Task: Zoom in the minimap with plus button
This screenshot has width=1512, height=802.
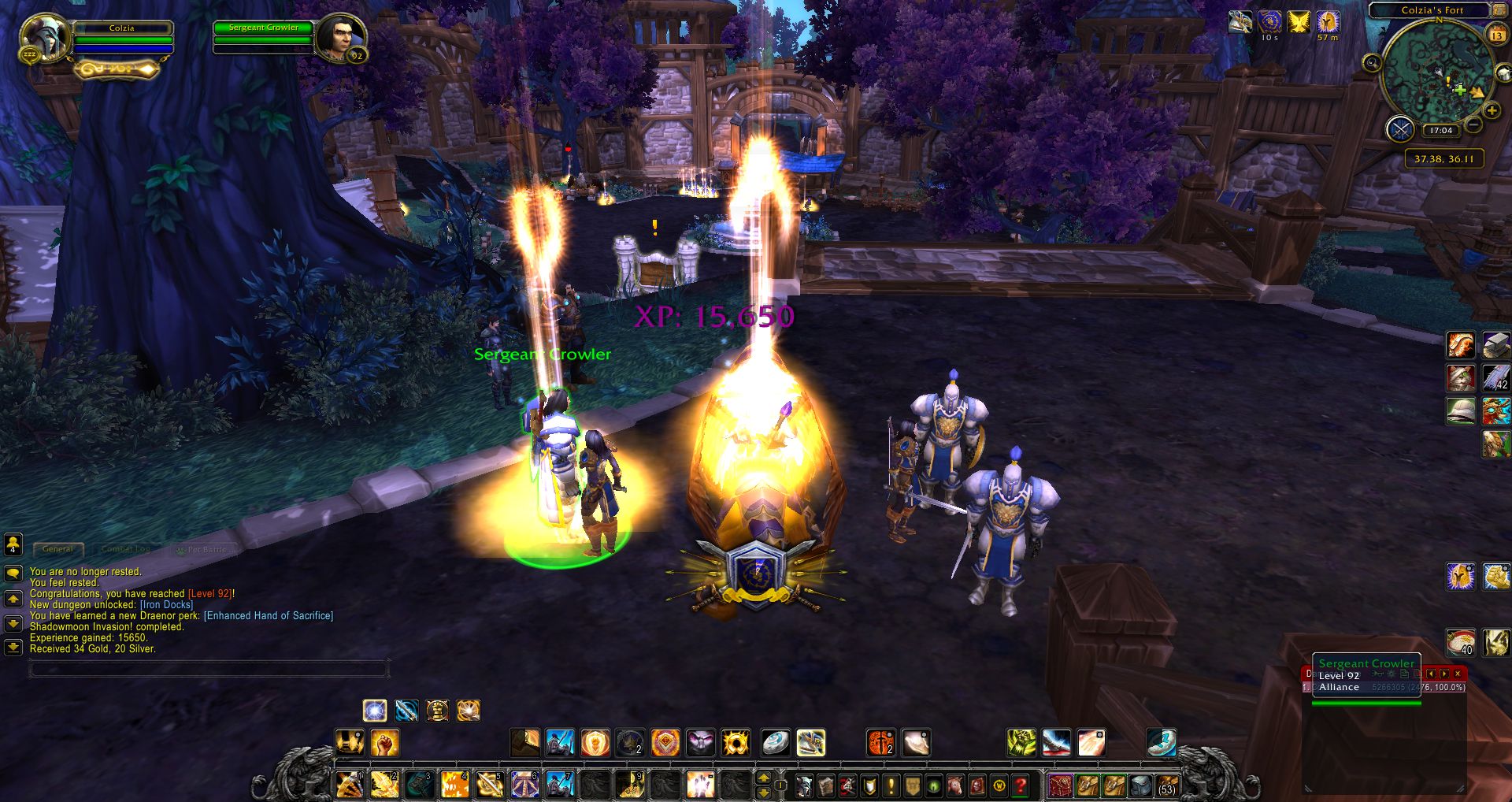Action: 1492,111
